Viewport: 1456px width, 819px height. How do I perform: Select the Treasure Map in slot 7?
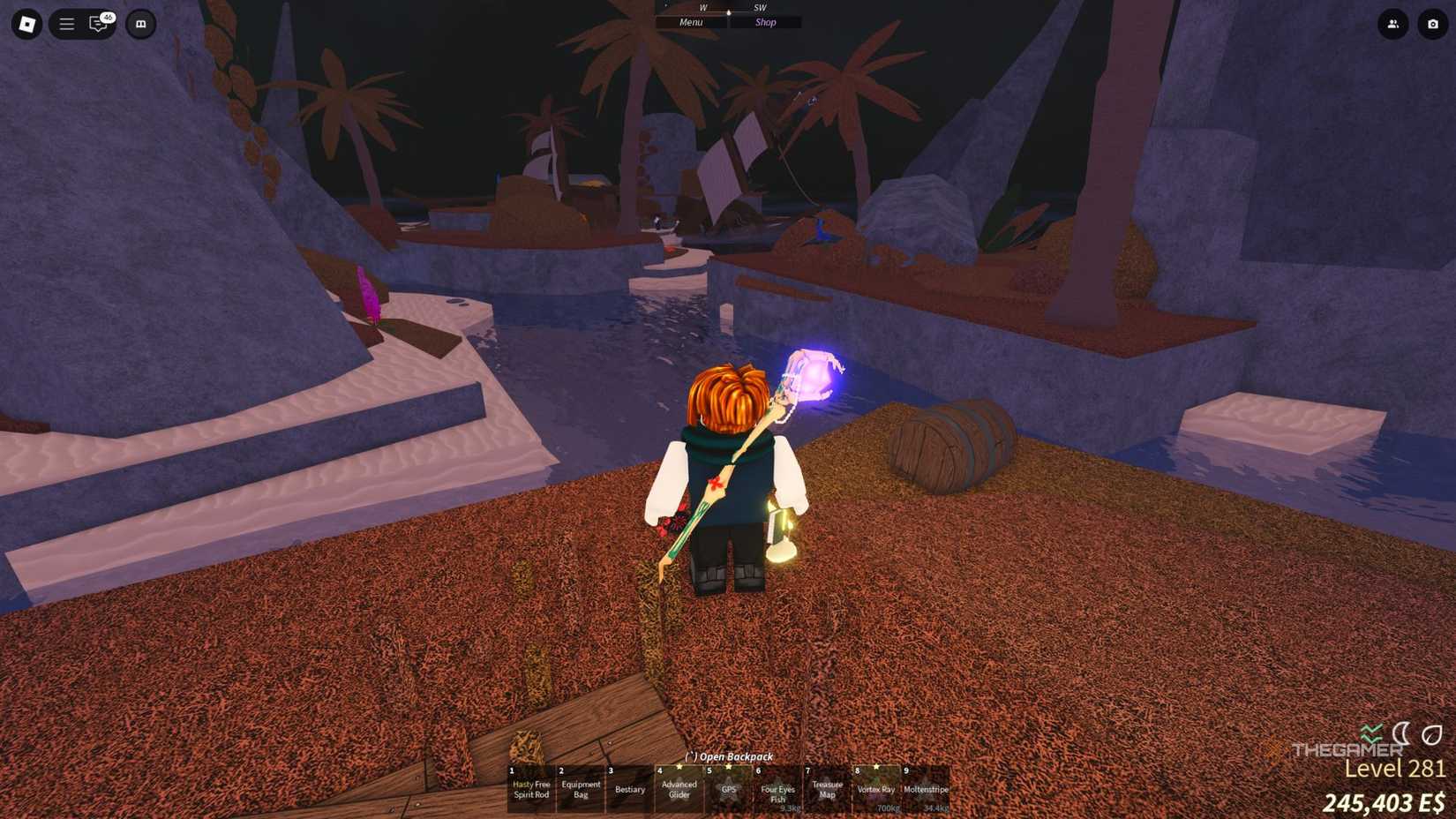(x=828, y=788)
